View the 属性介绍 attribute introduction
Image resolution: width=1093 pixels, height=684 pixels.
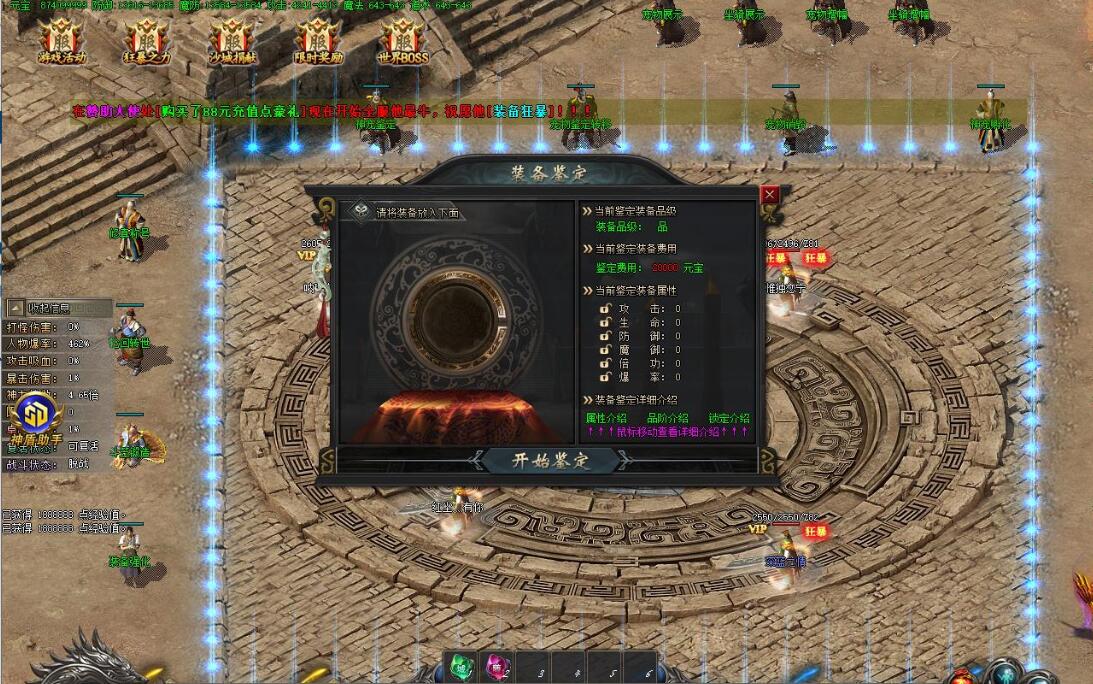[x=606, y=418]
